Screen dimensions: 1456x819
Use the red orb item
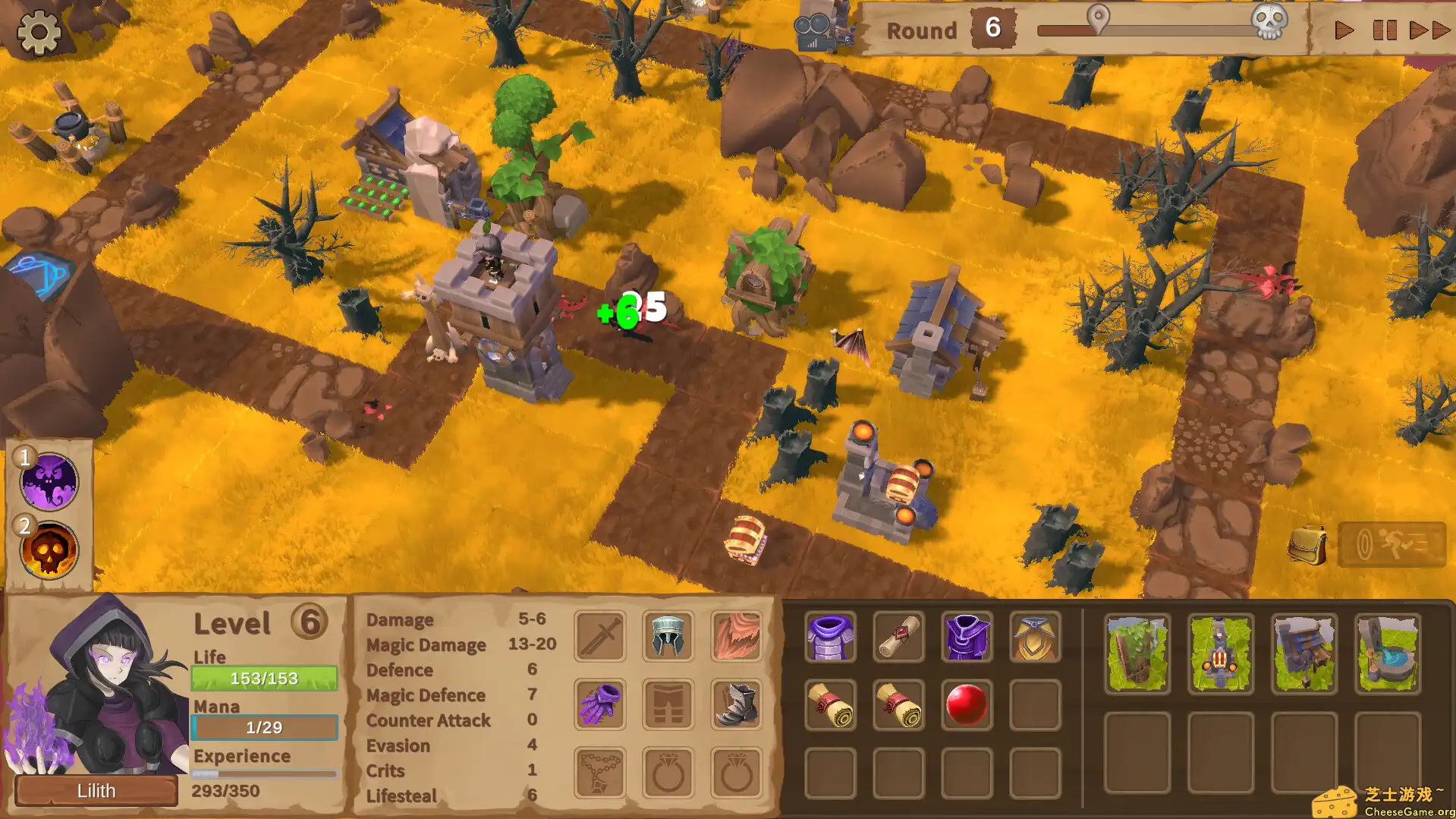pyautogui.click(x=967, y=704)
